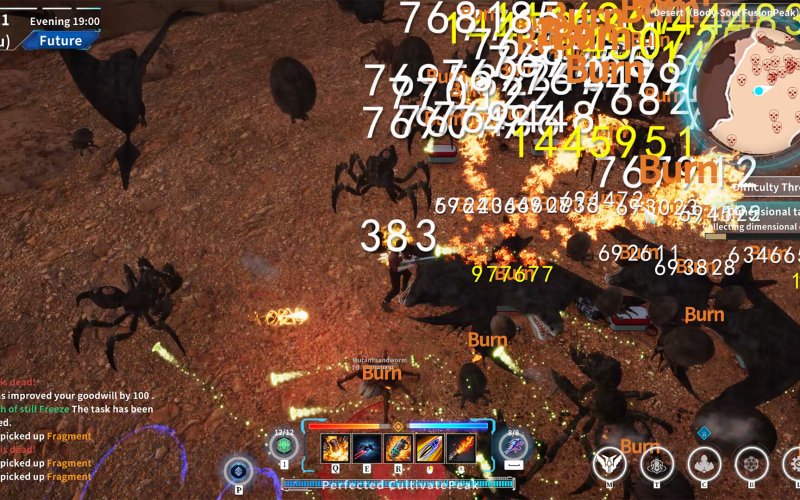Viewport: 800px width, 500px height.
Task: Click the blue Future tag
Action: [60, 41]
